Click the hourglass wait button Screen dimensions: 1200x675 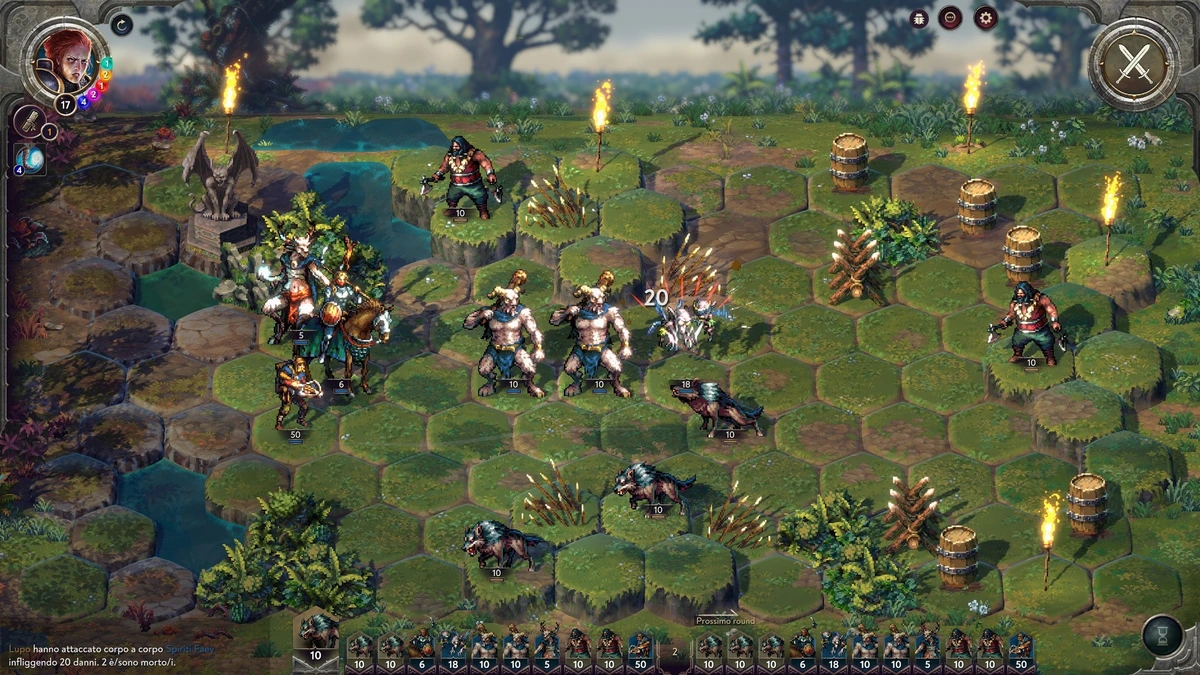pos(1162,636)
